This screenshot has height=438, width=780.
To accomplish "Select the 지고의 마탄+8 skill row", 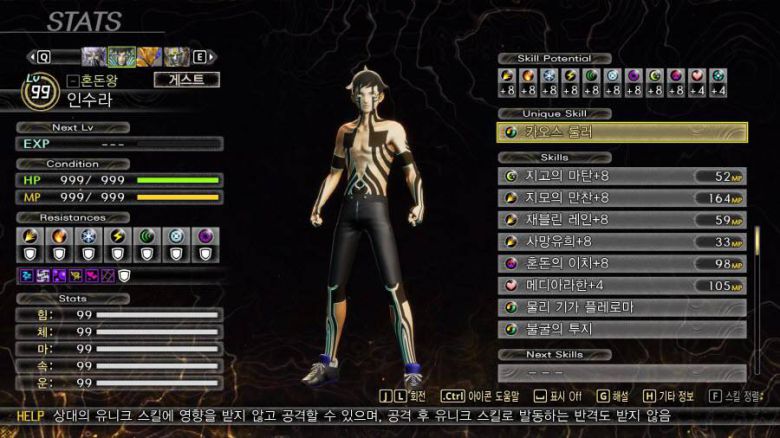I will (622, 176).
